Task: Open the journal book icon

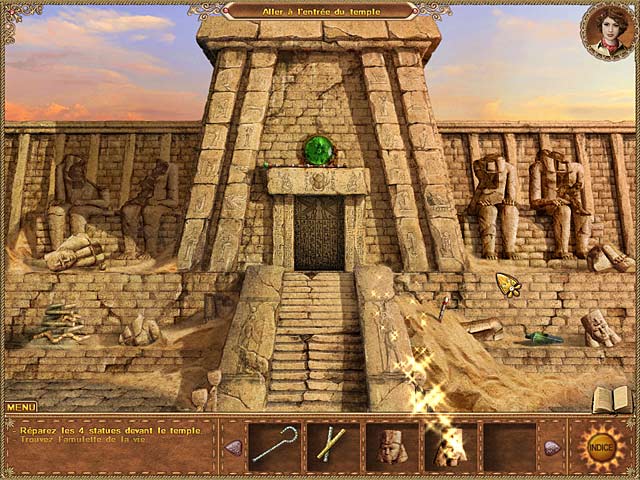Action: coord(610,399)
